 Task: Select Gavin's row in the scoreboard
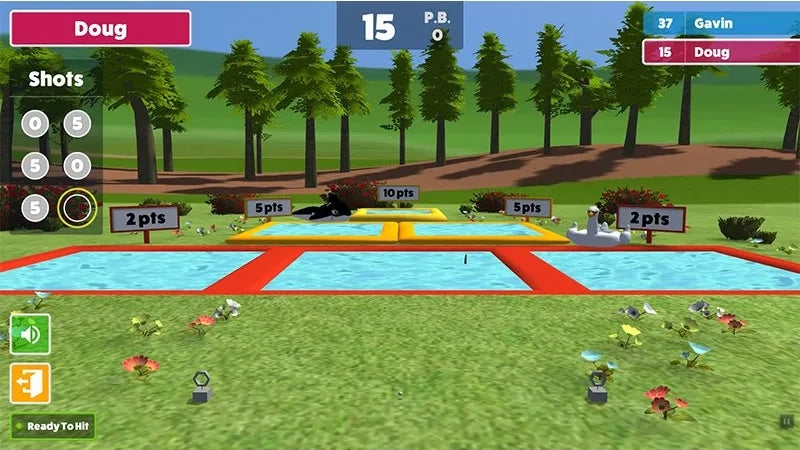pyautogui.click(x=719, y=23)
